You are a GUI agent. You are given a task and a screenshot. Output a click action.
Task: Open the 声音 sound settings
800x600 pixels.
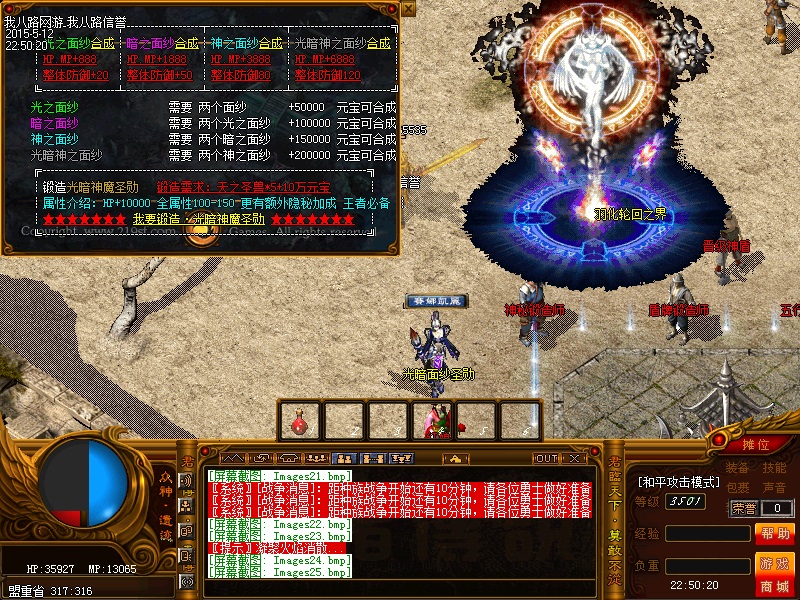coord(775,488)
